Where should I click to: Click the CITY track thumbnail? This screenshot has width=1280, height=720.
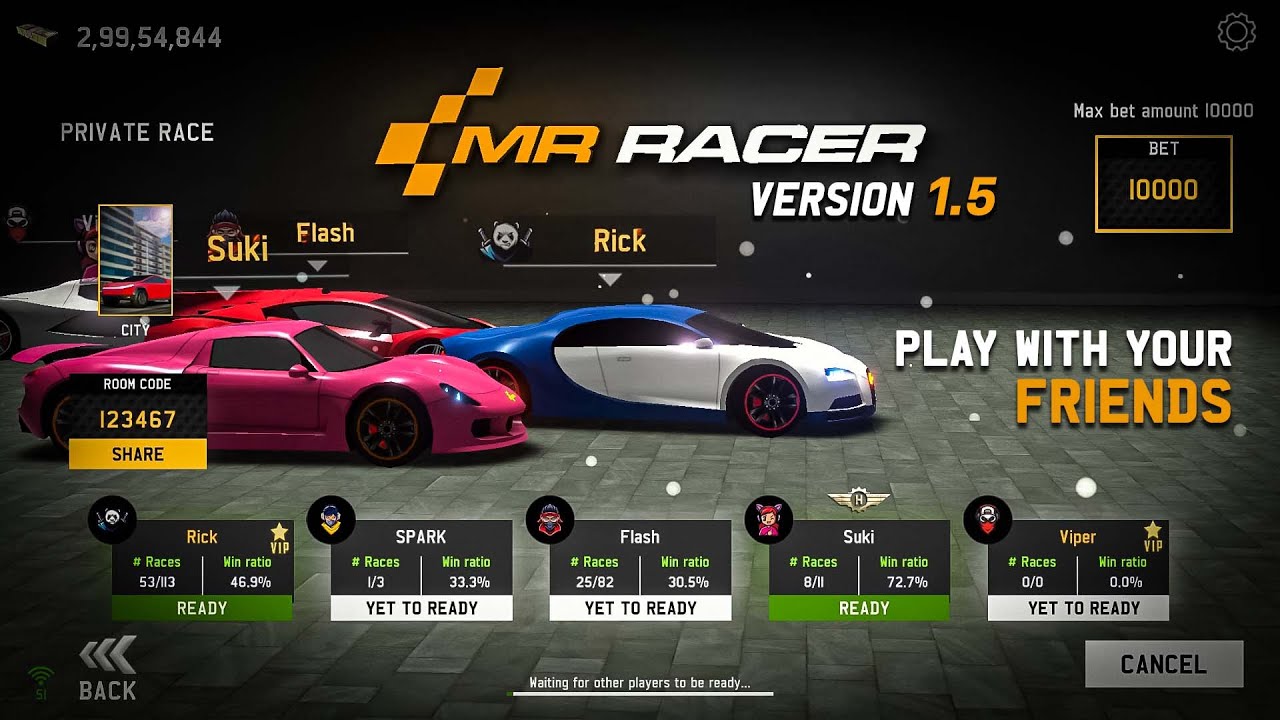pos(134,262)
